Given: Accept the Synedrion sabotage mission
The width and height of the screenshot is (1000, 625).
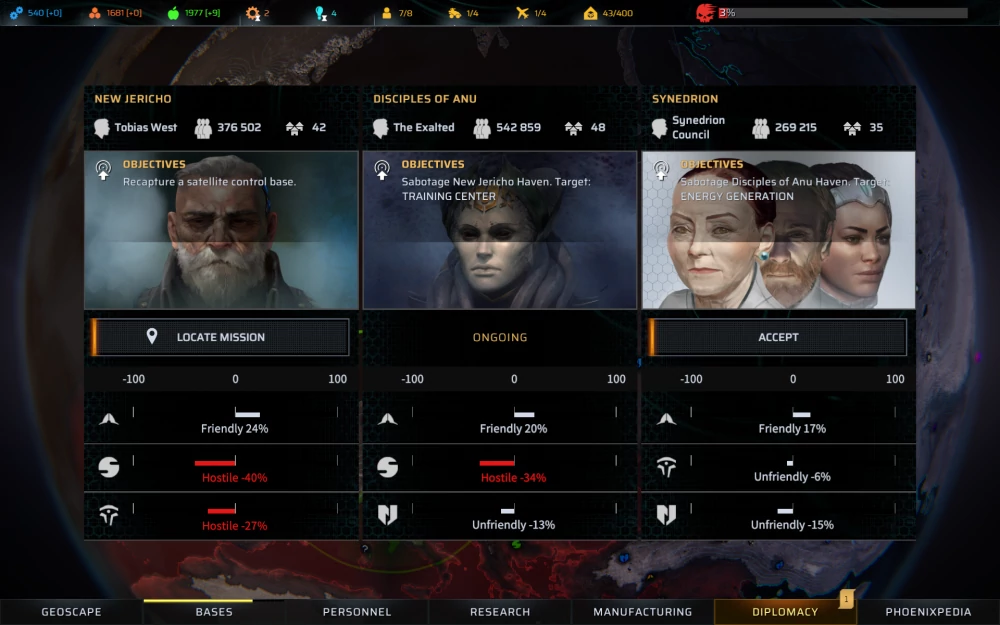Looking at the screenshot, I should (778, 337).
